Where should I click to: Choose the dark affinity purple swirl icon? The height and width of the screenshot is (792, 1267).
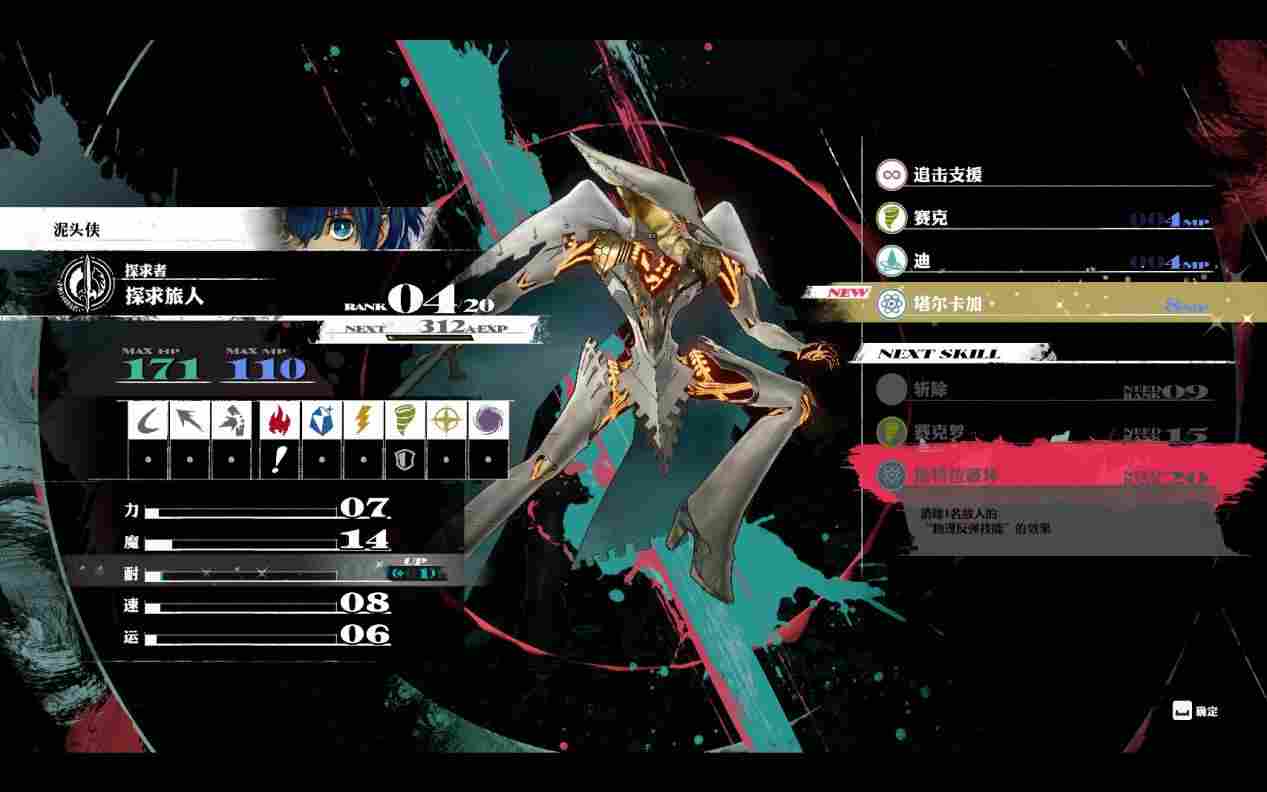coord(488,420)
